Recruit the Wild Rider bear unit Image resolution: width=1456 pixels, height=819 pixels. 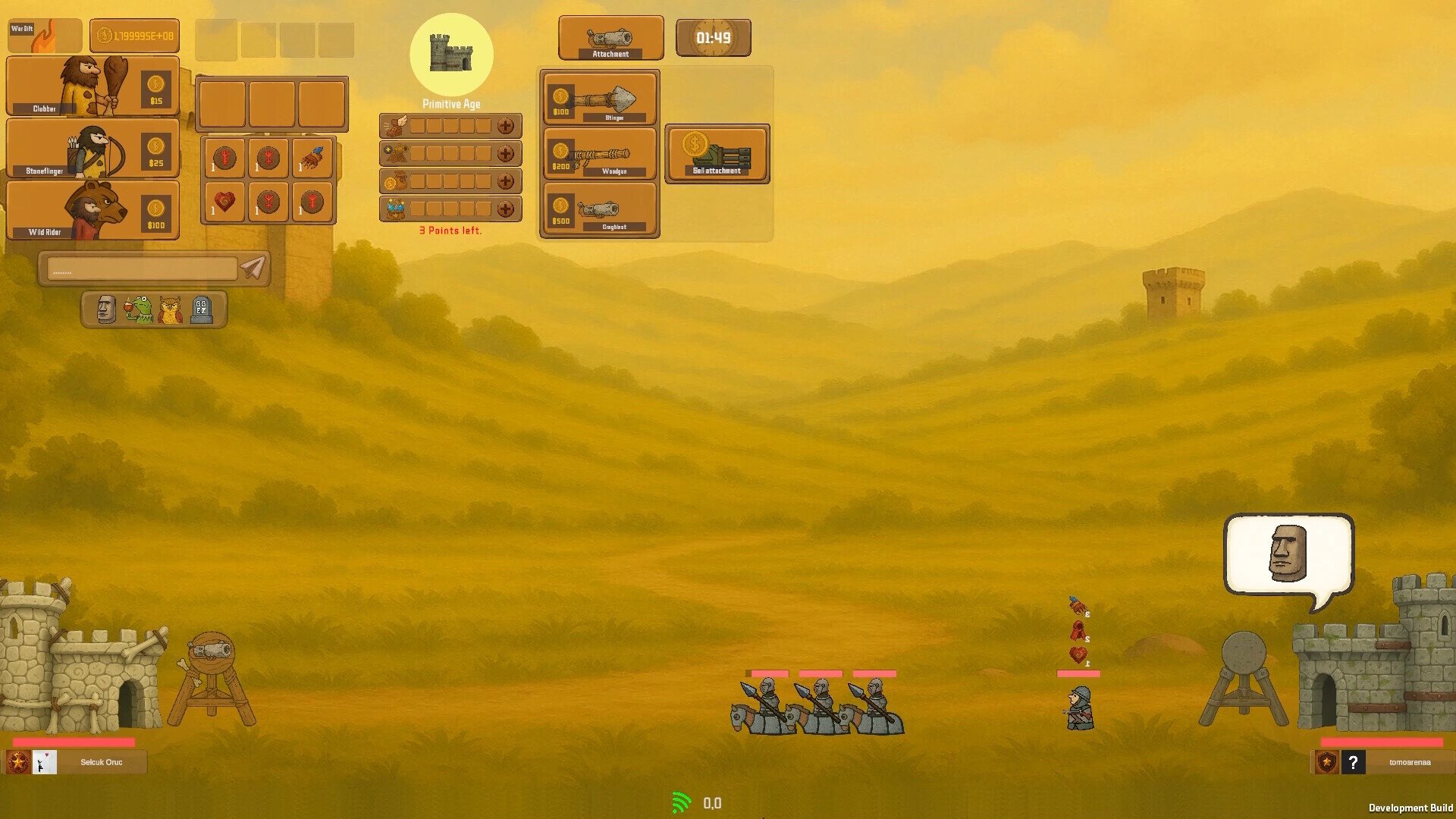(93, 210)
